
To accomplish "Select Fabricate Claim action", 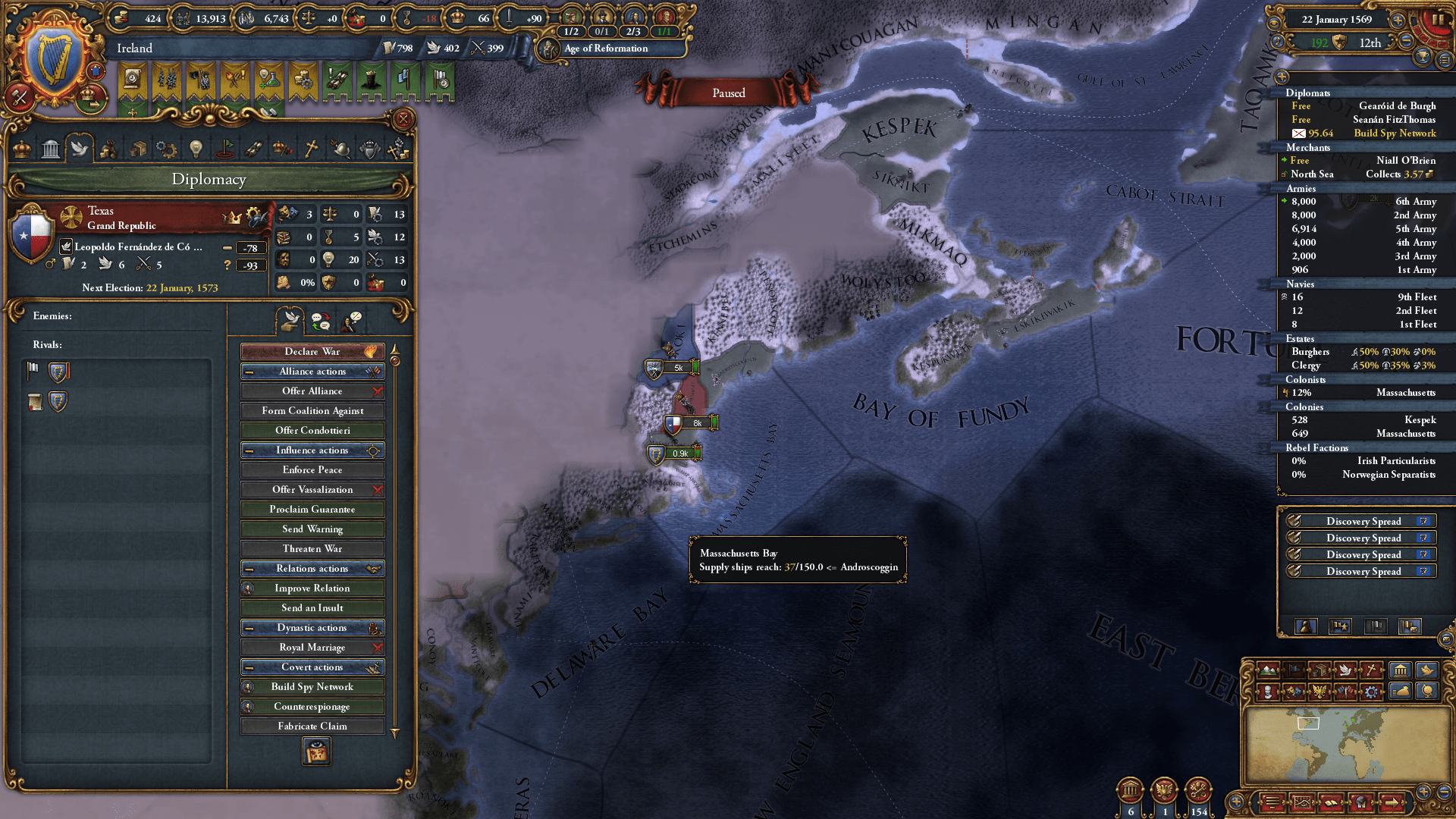I will pos(312,726).
